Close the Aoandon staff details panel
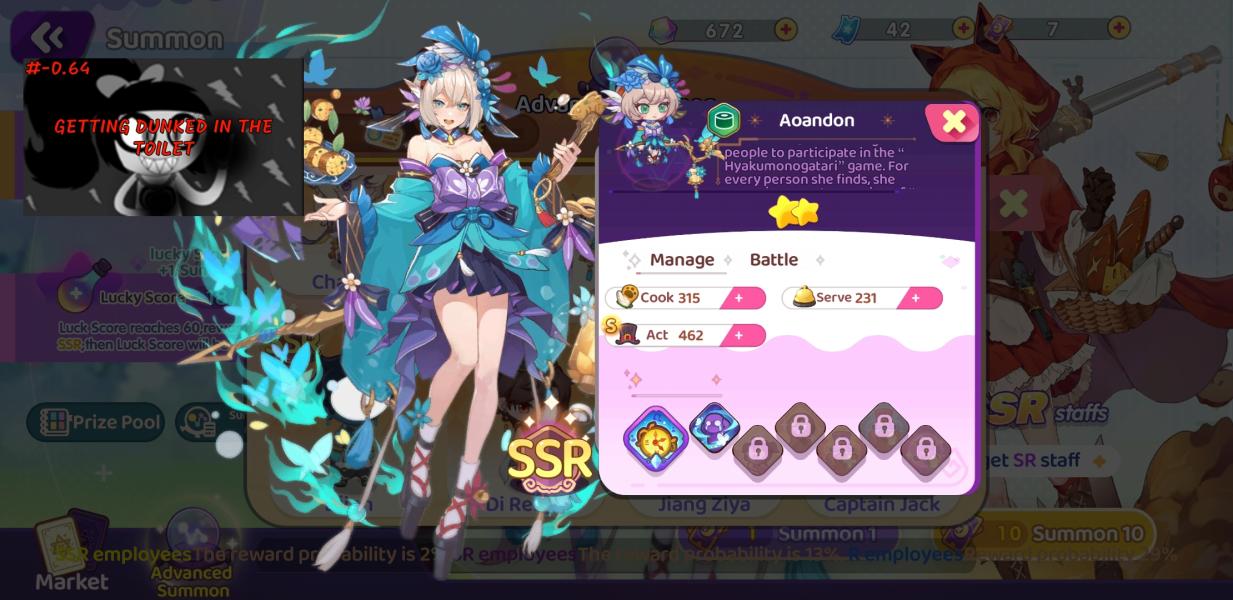The width and height of the screenshot is (1233, 600). point(953,122)
